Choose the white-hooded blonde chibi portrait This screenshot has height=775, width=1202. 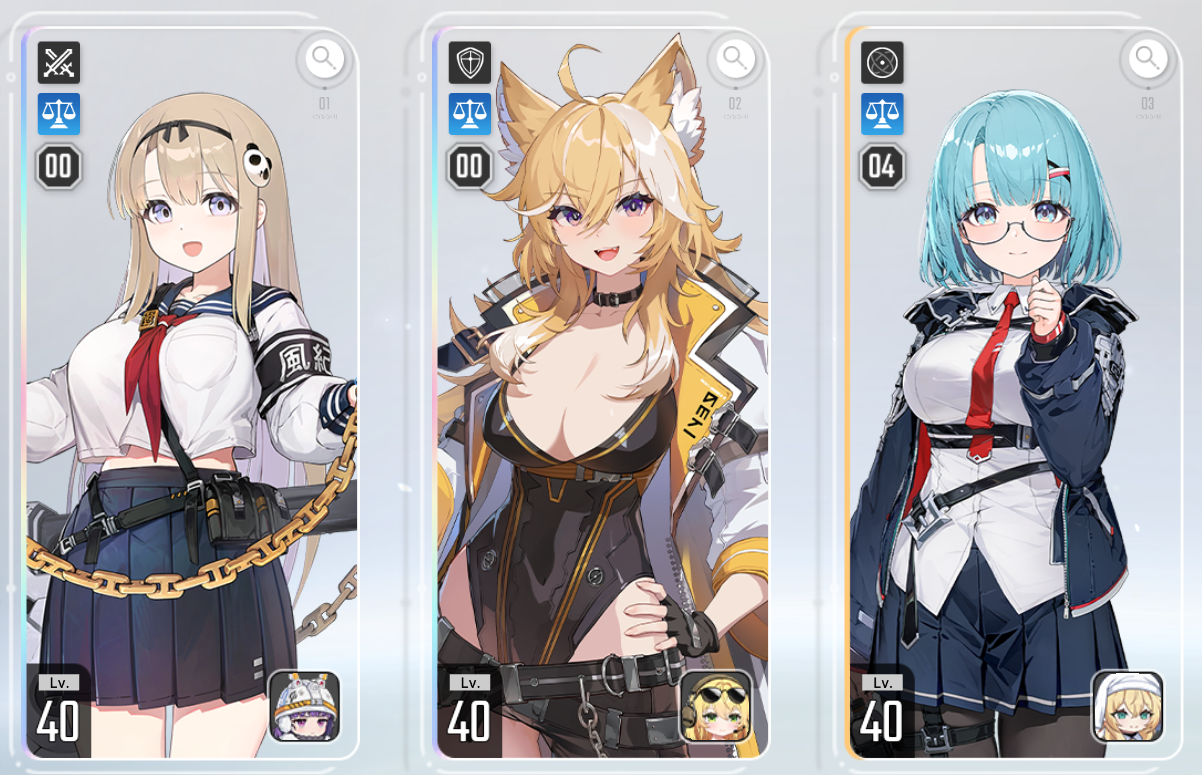1128,706
